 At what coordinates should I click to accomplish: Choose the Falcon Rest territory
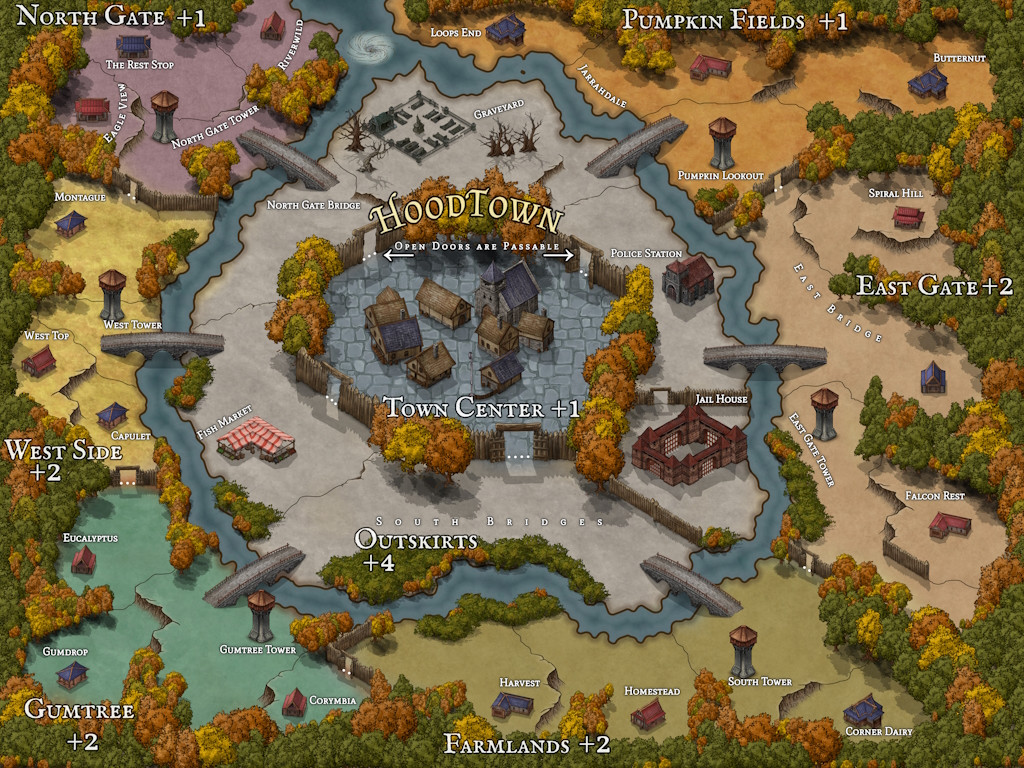coord(949,523)
